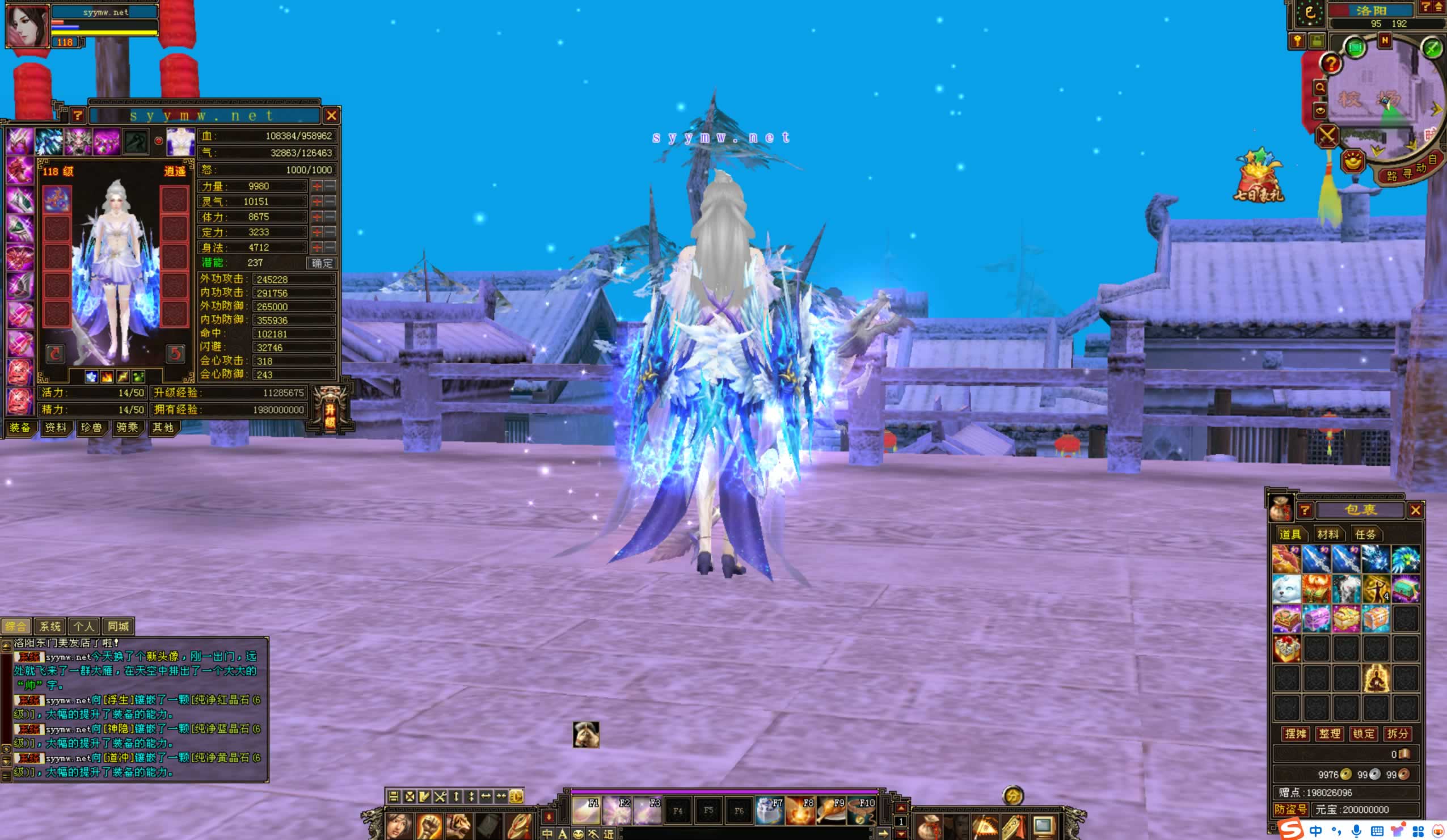Activate the F8 fire skill slot
1447x840 pixels.
[800, 810]
